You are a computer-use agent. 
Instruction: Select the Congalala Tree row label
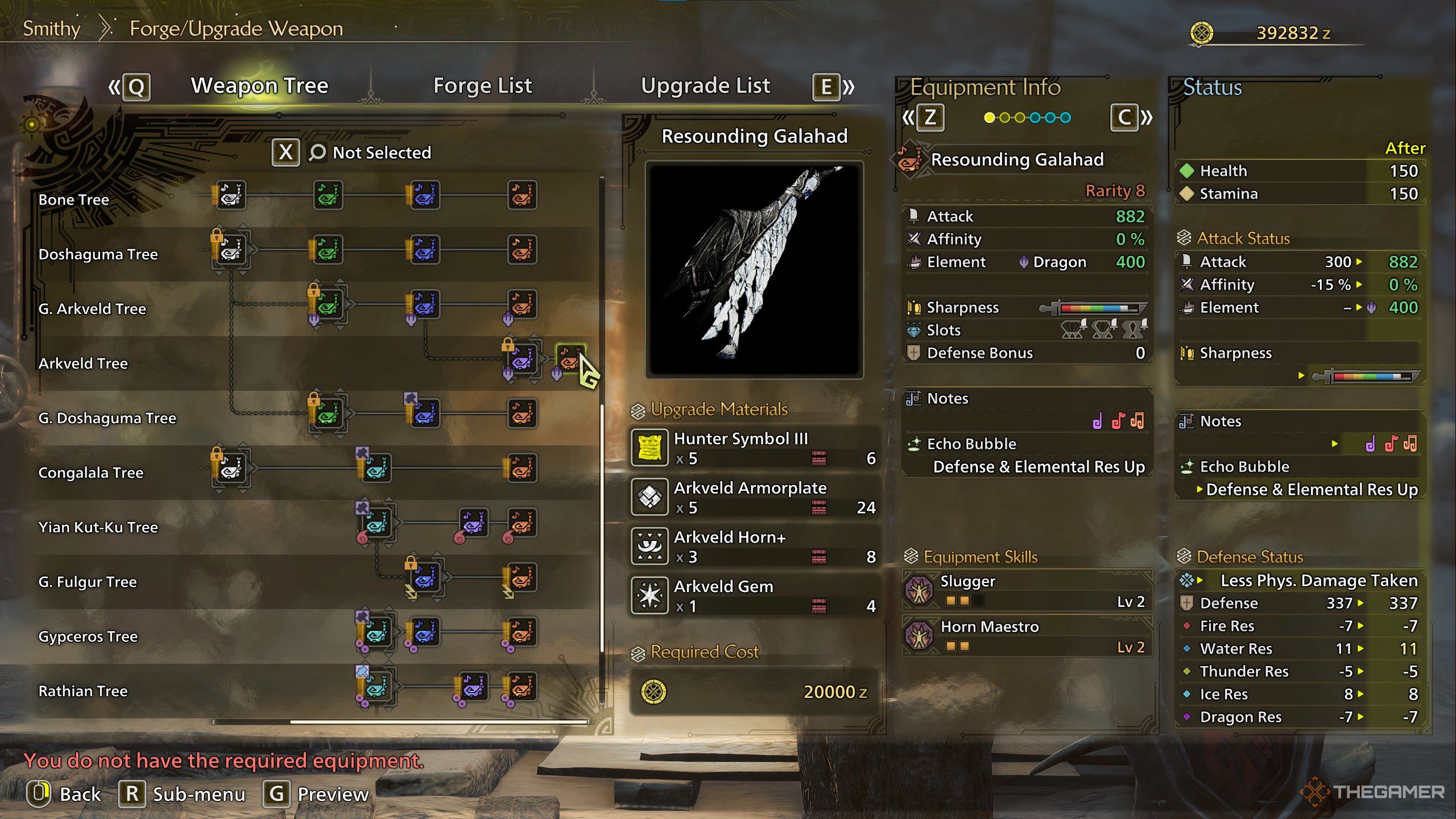click(x=90, y=473)
